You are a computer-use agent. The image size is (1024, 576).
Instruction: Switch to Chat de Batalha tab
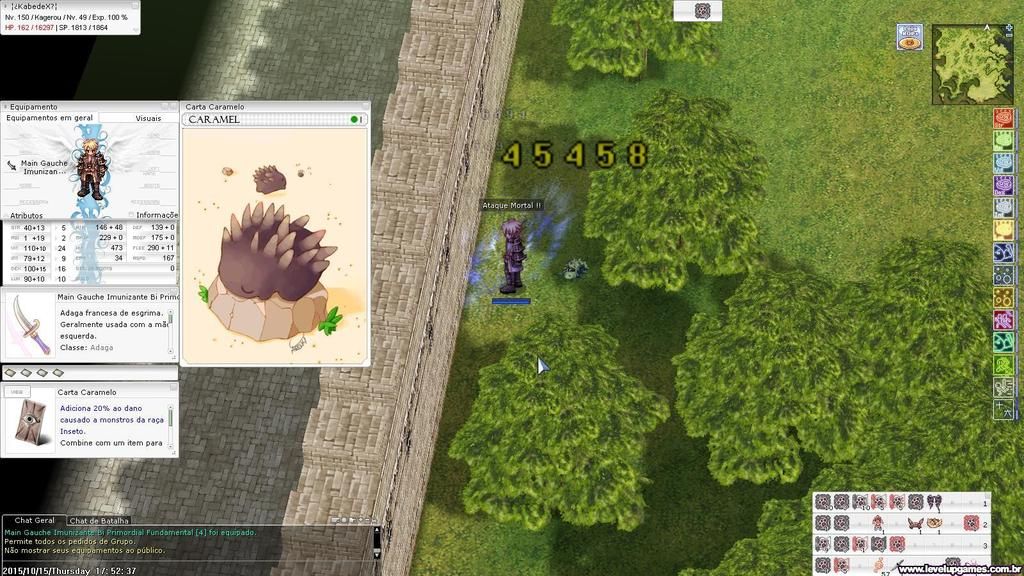pos(99,521)
